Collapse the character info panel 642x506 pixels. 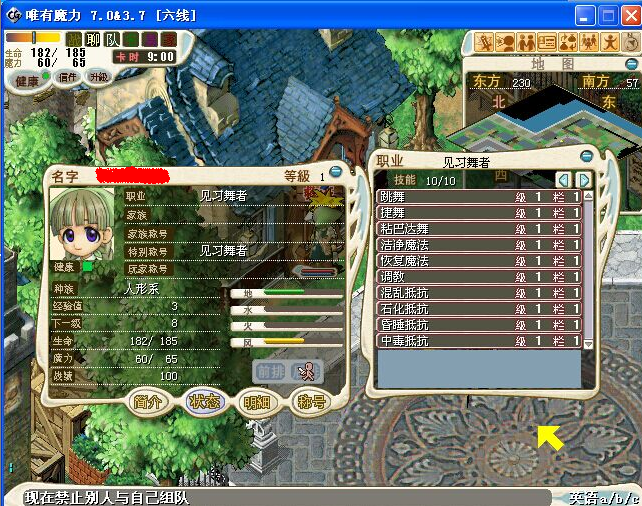click(x=336, y=172)
